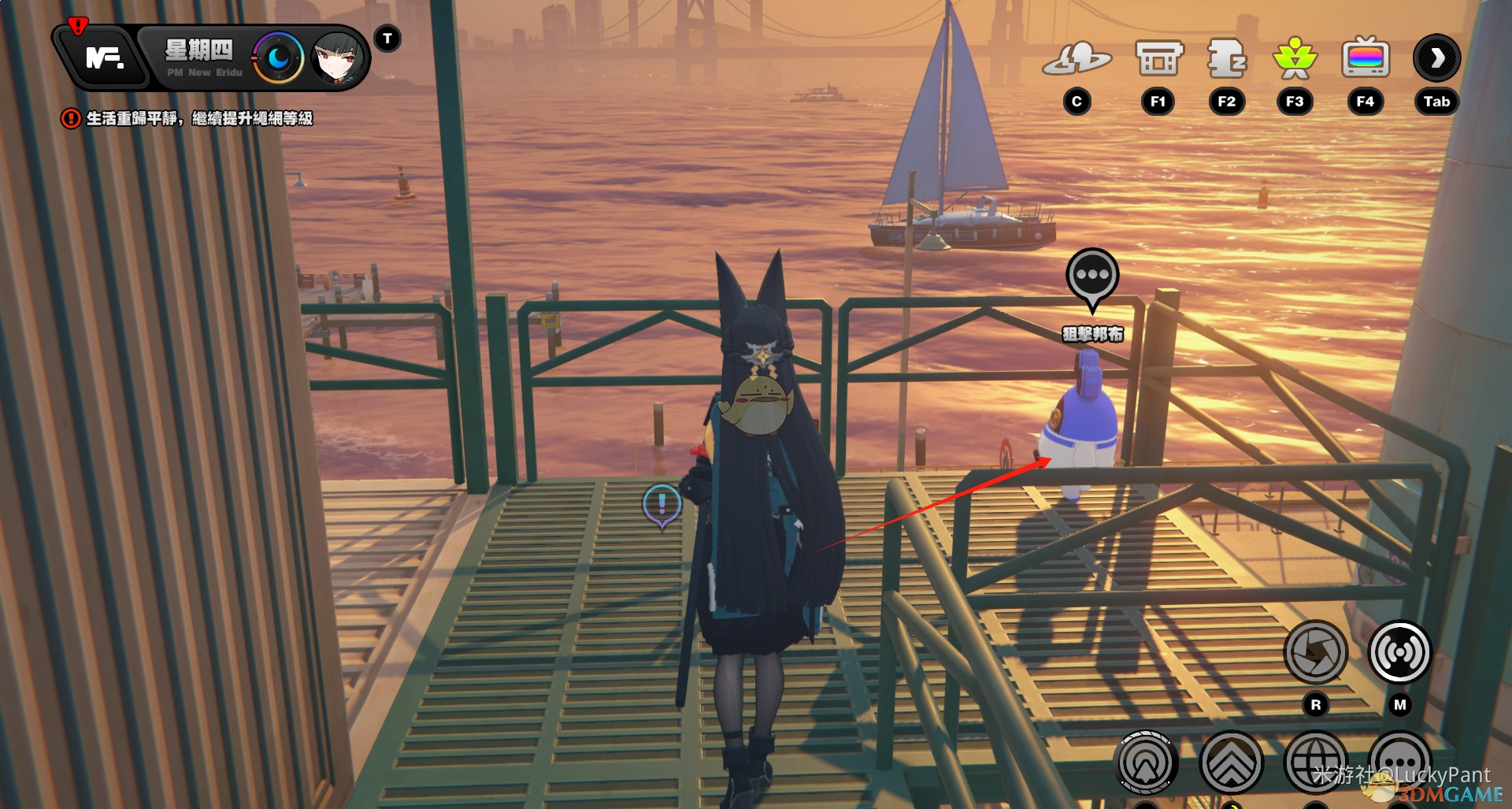Click the double chevron up button
The image size is (1512, 809).
click(x=1231, y=763)
